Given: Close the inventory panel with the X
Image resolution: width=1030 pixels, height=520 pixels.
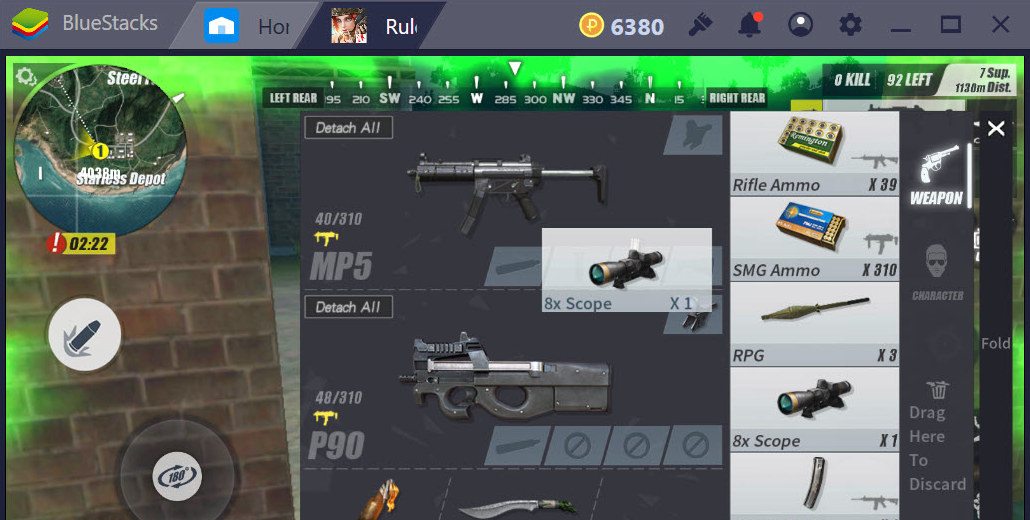Looking at the screenshot, I should point(996,128).
